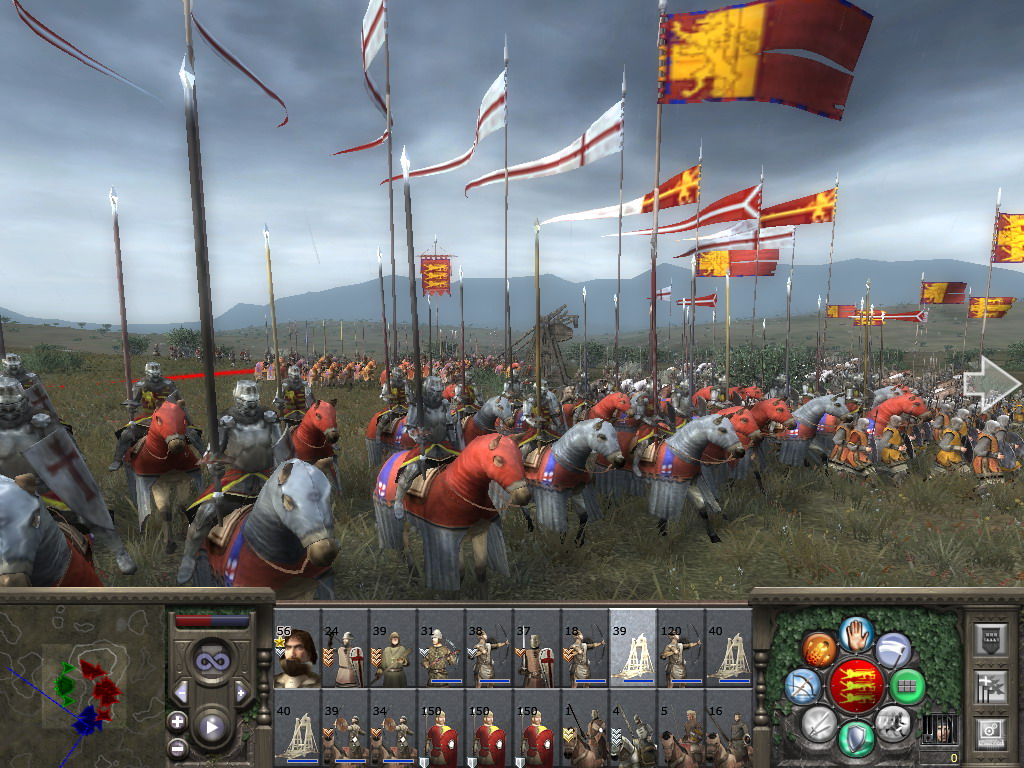Zoom out the minimap with minus button
Screen dimensions: 1024x768
coord(177,746)
